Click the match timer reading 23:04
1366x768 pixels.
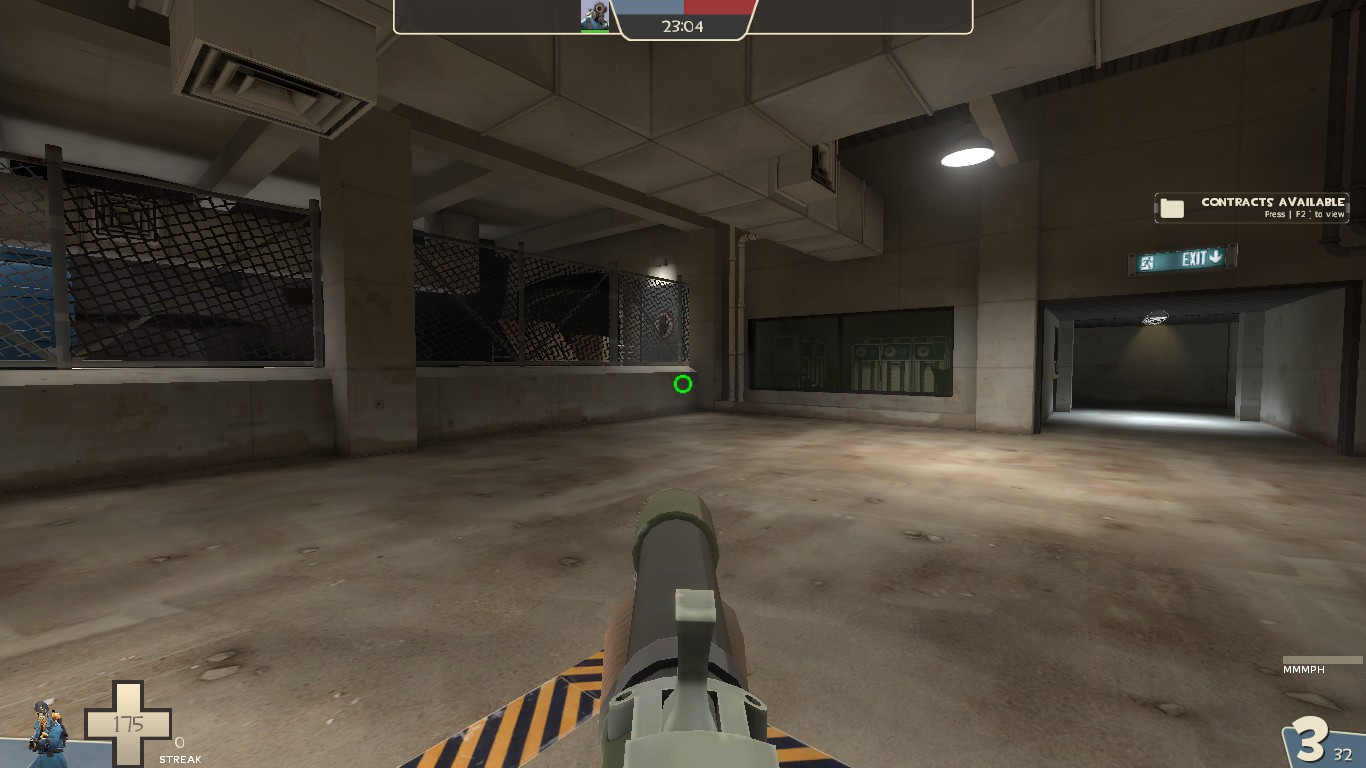pos(684,26)
